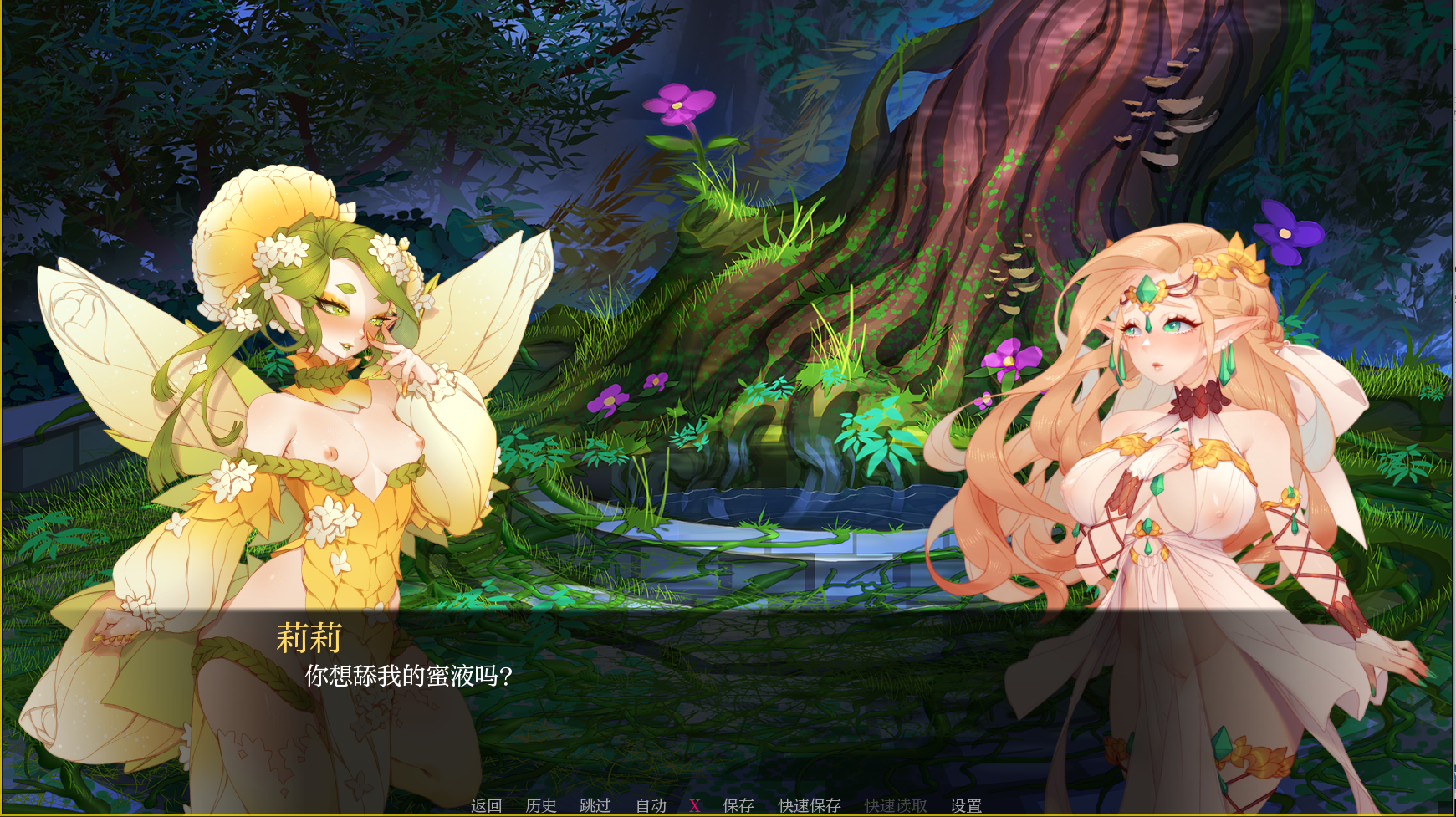Click the red X in the quick menu
This screenshot has width=1456, height=817.
click(694, 805)
